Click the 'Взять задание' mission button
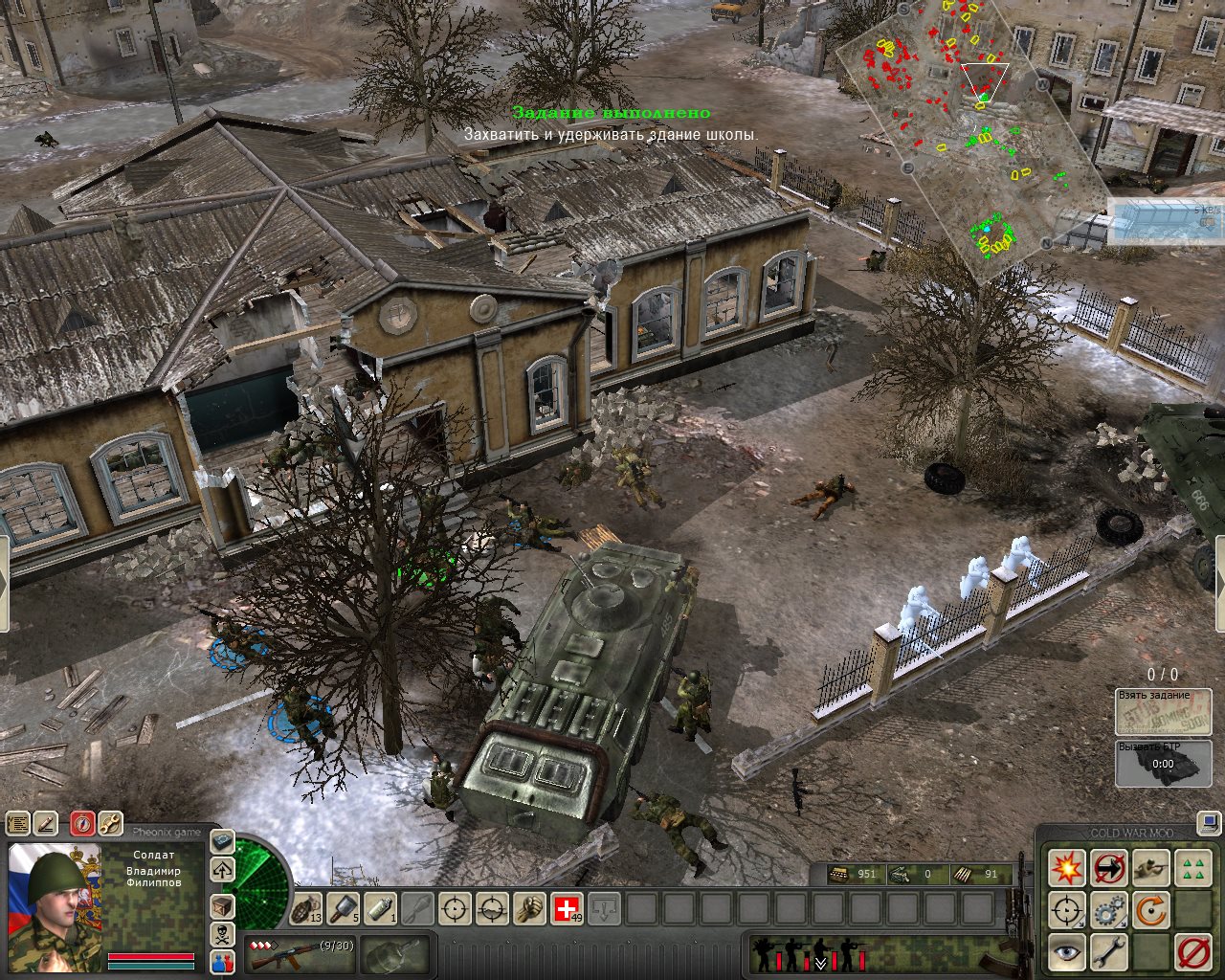Image resolution: width=1225 pixels, height=980 pixels. point(1164,710)
